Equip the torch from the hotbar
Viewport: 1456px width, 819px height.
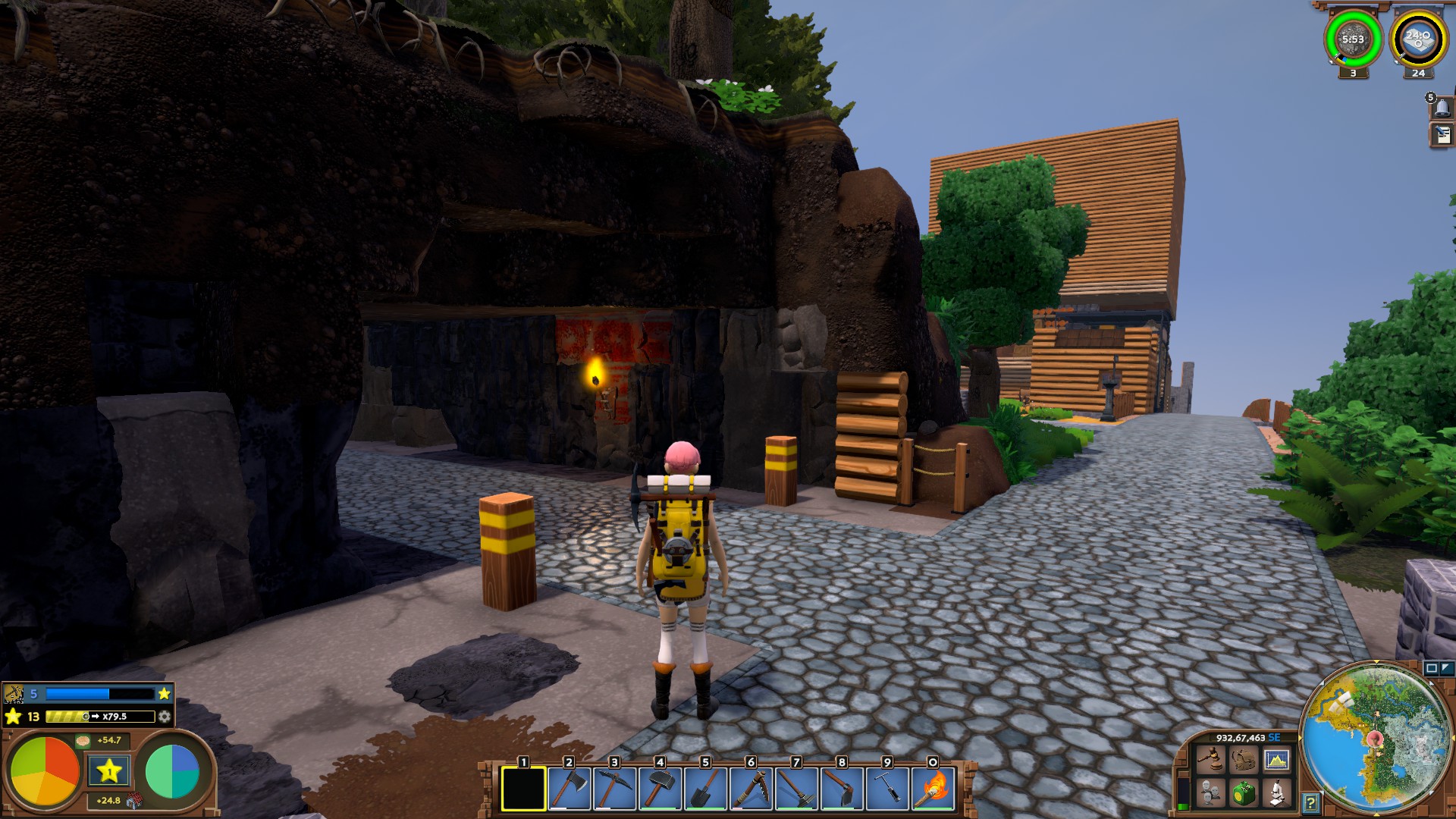(933, 789)
